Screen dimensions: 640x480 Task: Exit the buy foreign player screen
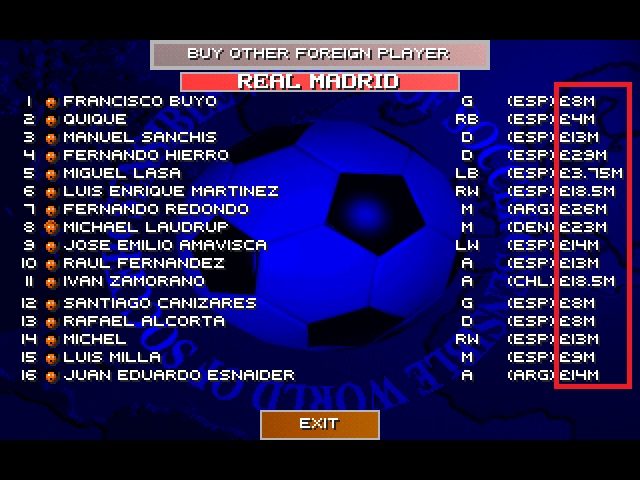(319, 424)
